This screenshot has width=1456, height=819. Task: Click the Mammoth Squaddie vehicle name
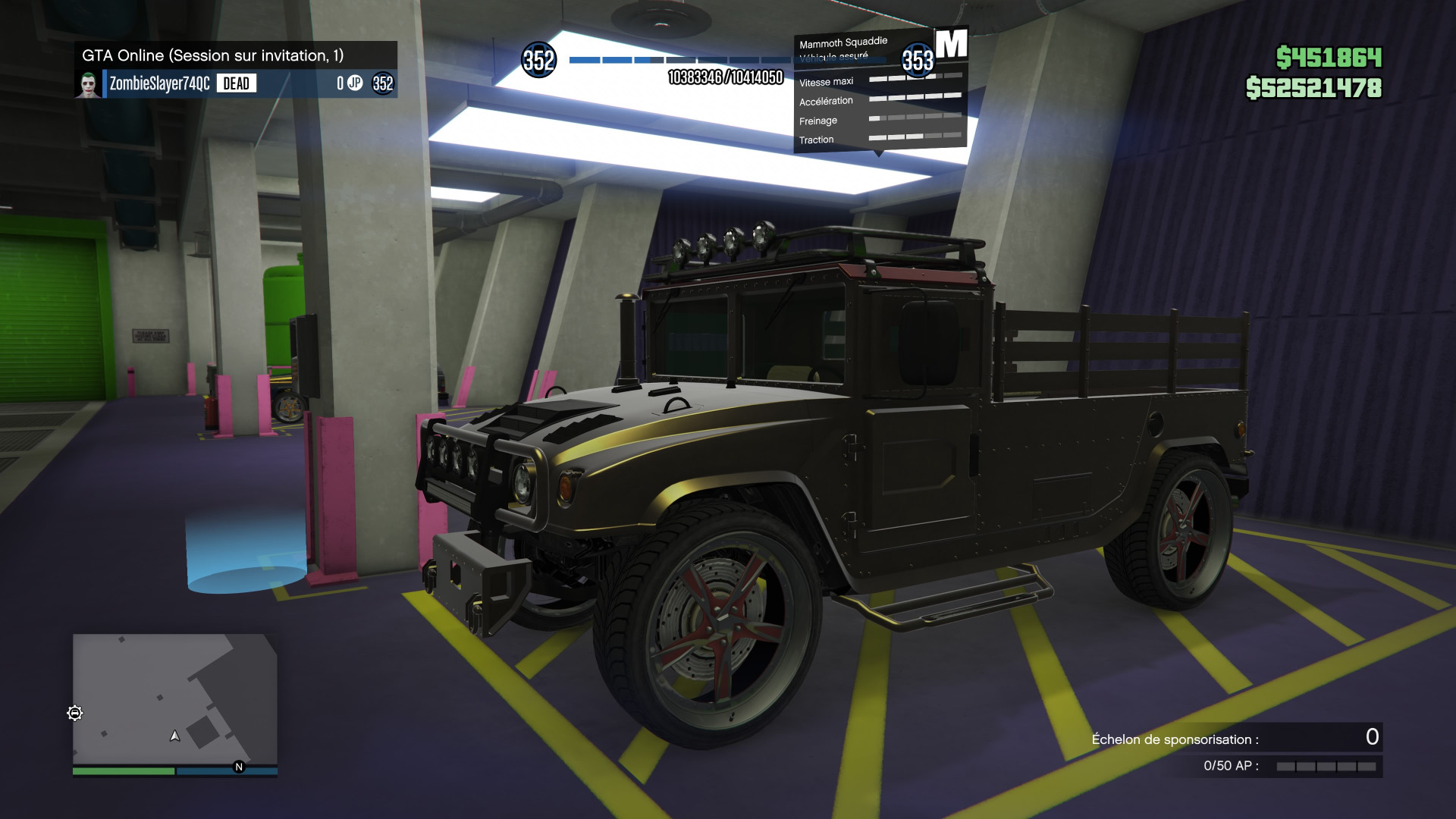tap(843, 42)
